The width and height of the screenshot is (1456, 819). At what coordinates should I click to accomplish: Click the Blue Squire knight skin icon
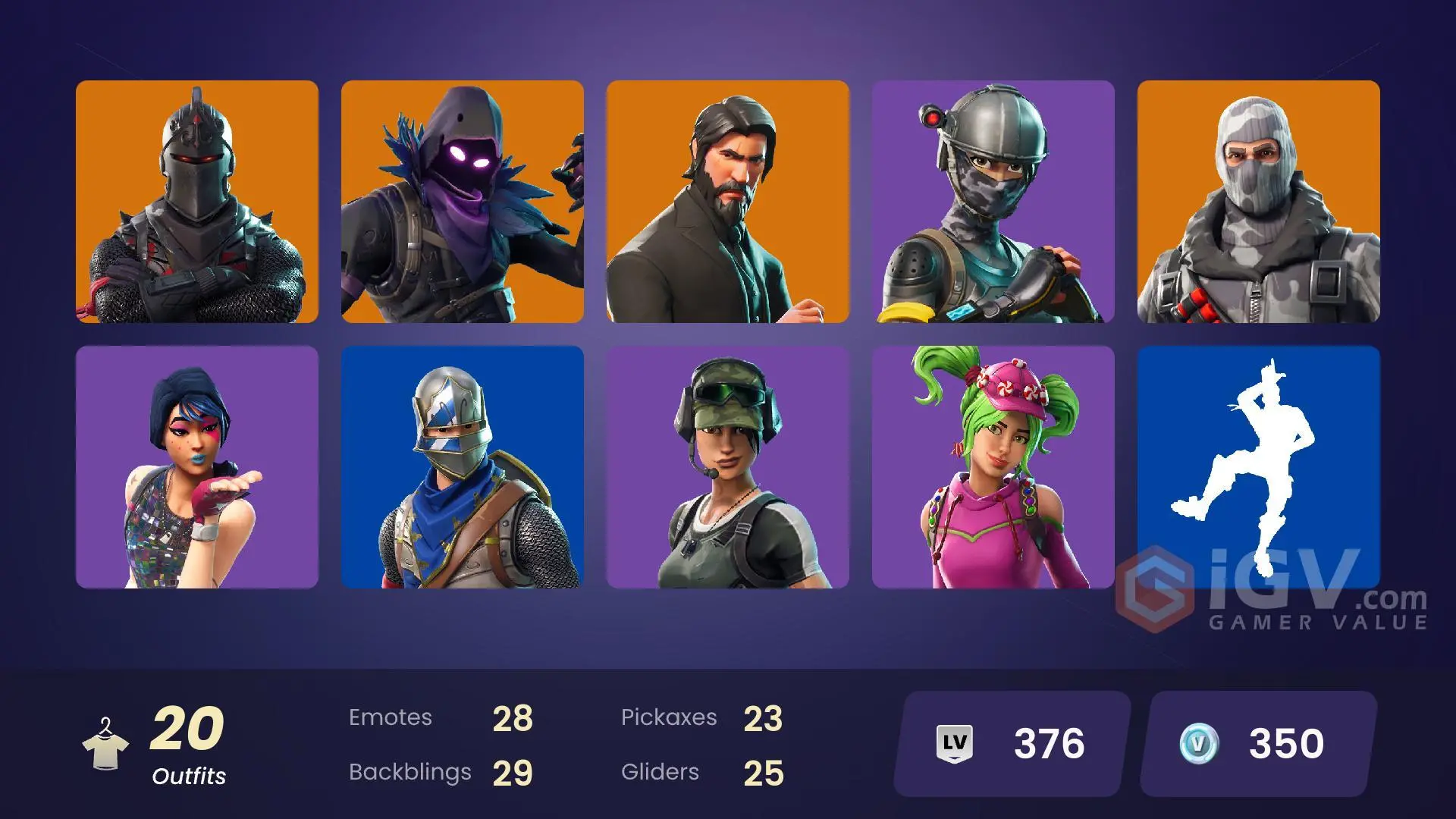pos(463,465)
